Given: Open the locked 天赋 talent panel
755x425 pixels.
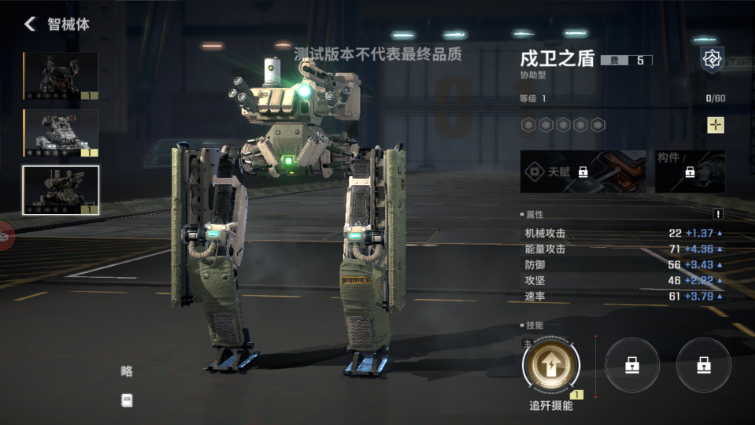Looking at the screenshot, I should (583, 172).
